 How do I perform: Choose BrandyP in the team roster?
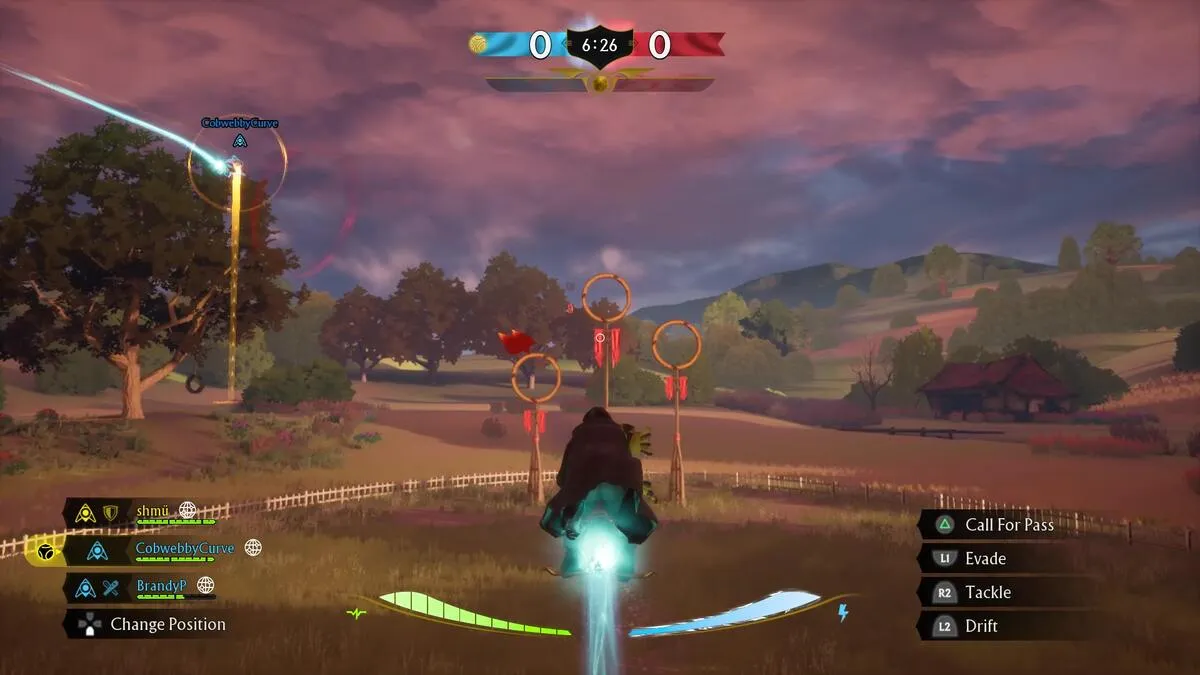(161, 585)
